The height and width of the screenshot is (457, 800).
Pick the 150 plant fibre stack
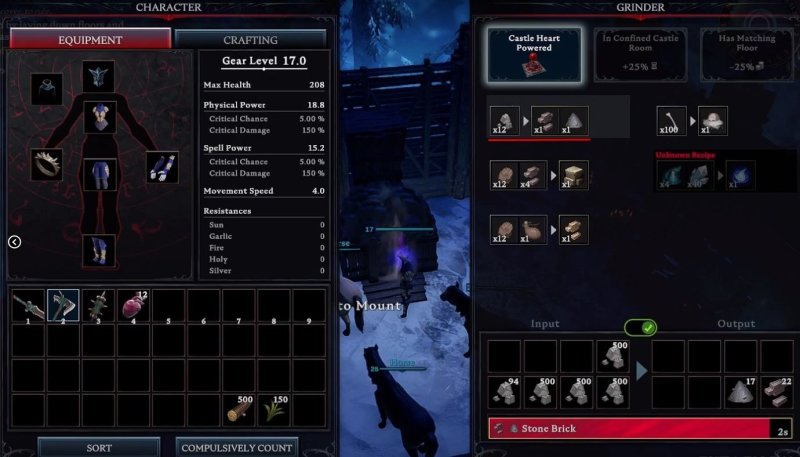[x=274, y=410]
